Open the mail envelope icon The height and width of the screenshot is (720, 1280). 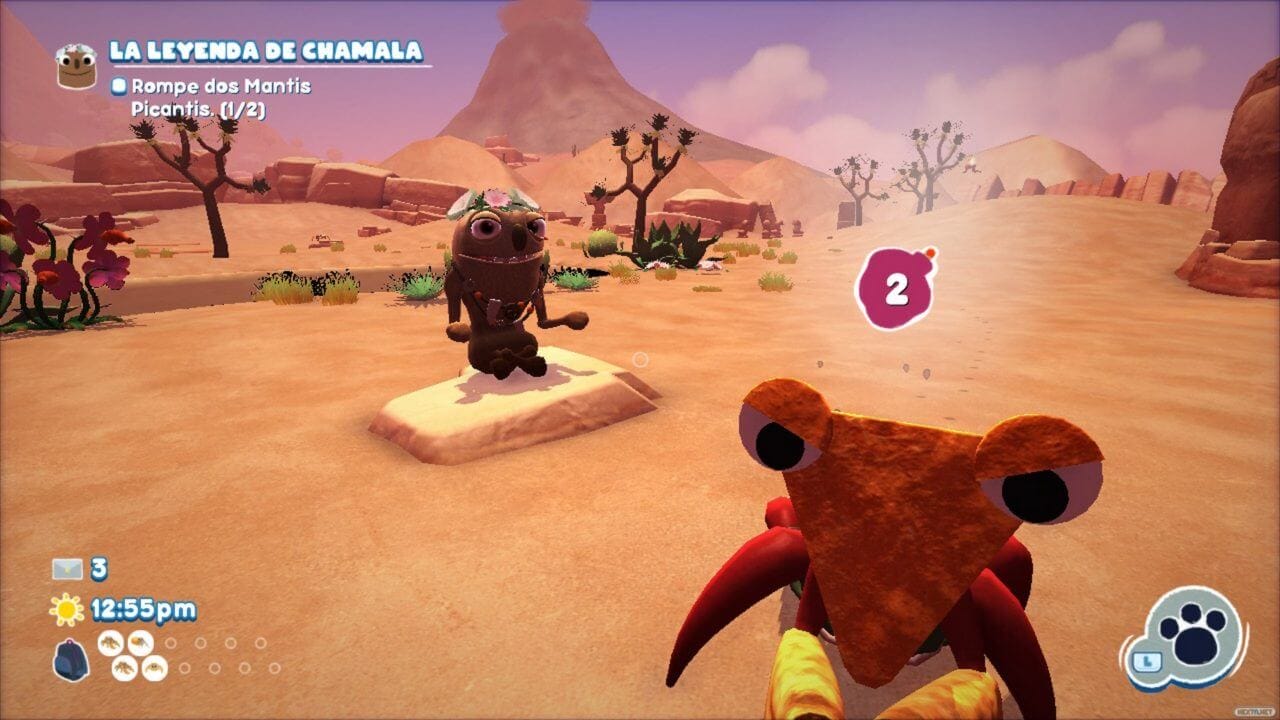tap(67, 569)
